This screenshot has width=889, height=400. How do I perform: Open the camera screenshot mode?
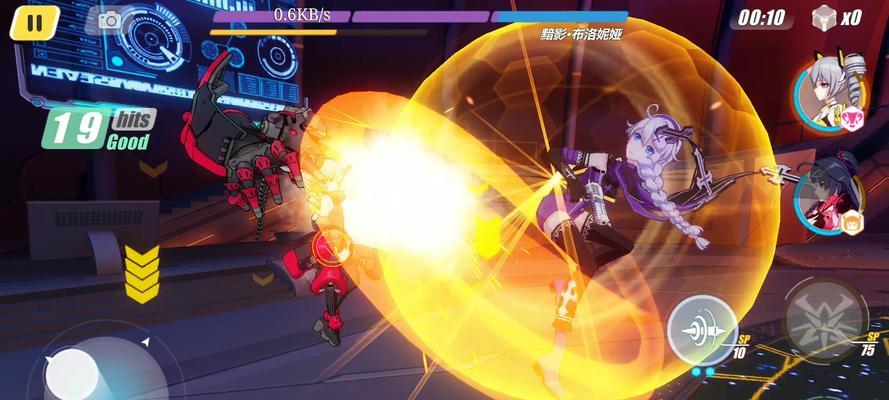[x=108, y=19]
